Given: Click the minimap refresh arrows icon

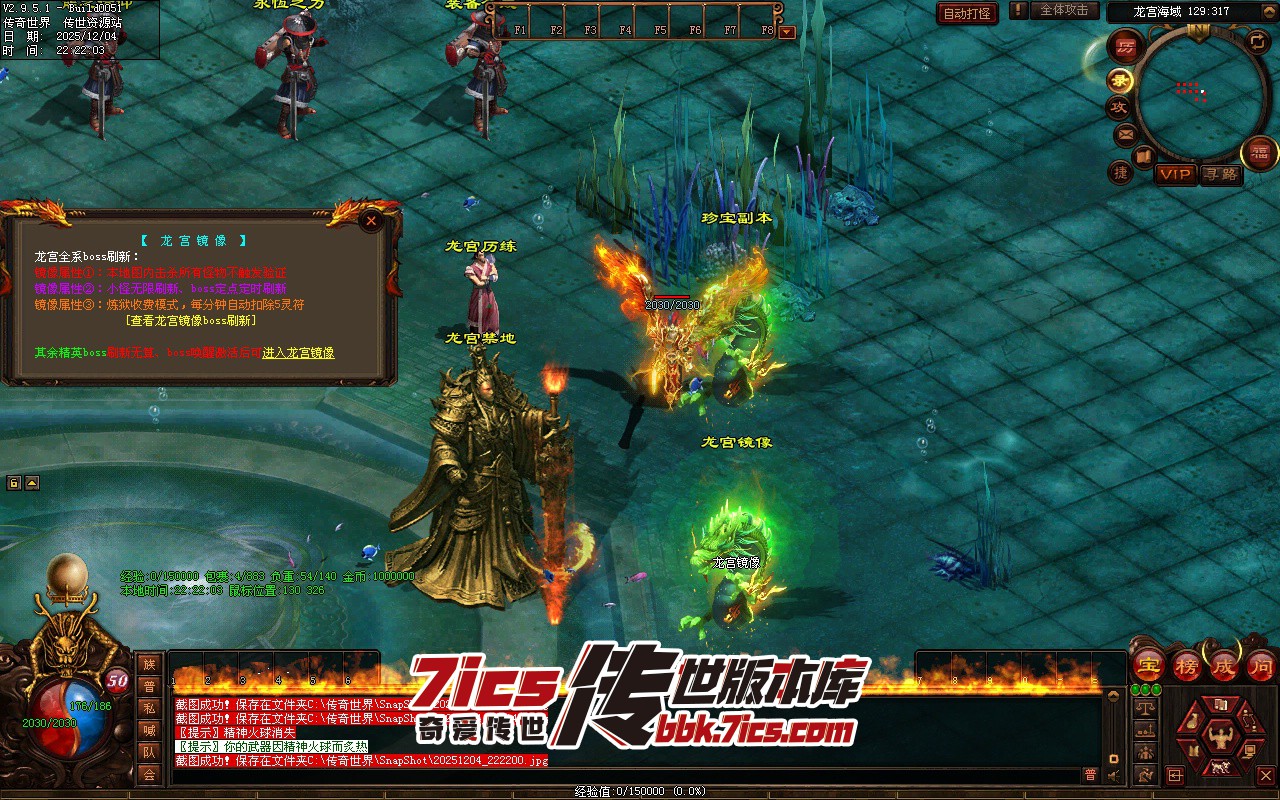Looking at the screenshot, I should pyautogui.click(x=1257, y=41).
